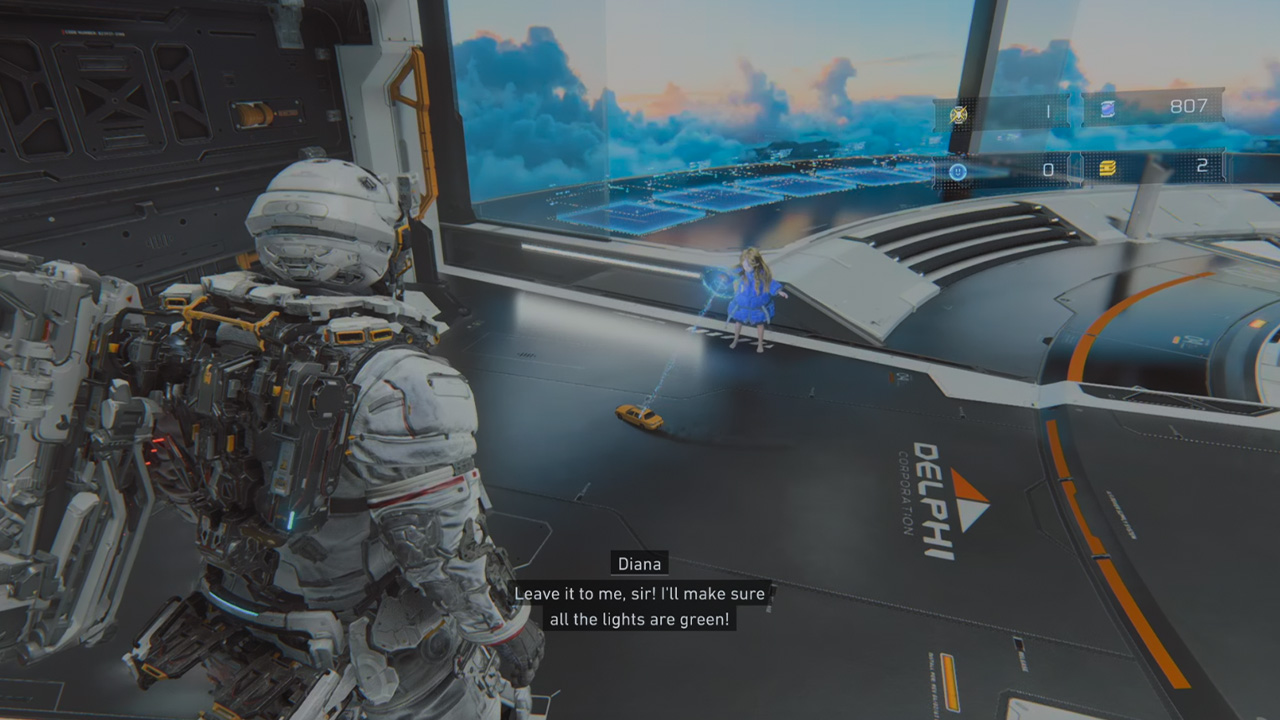Select the yellow stacked bars resource icon
The width and height of the screenshot is (1280, 720).
(x=1107, y=168)
